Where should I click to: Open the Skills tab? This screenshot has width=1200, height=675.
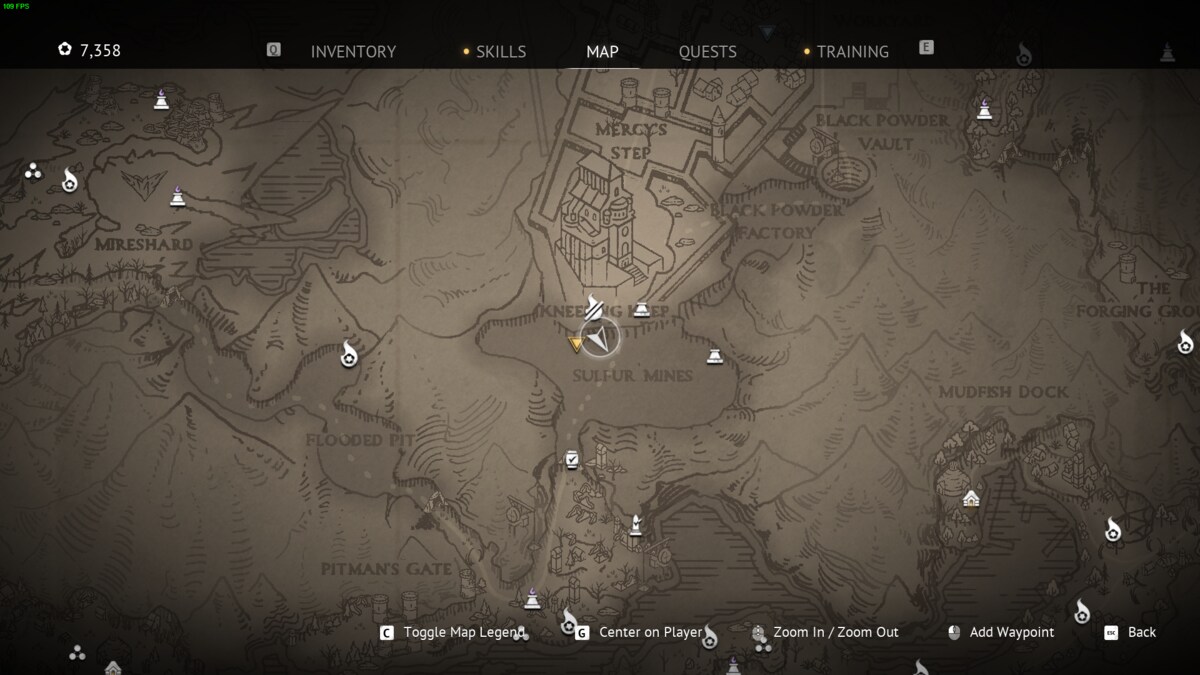point(500,52)
